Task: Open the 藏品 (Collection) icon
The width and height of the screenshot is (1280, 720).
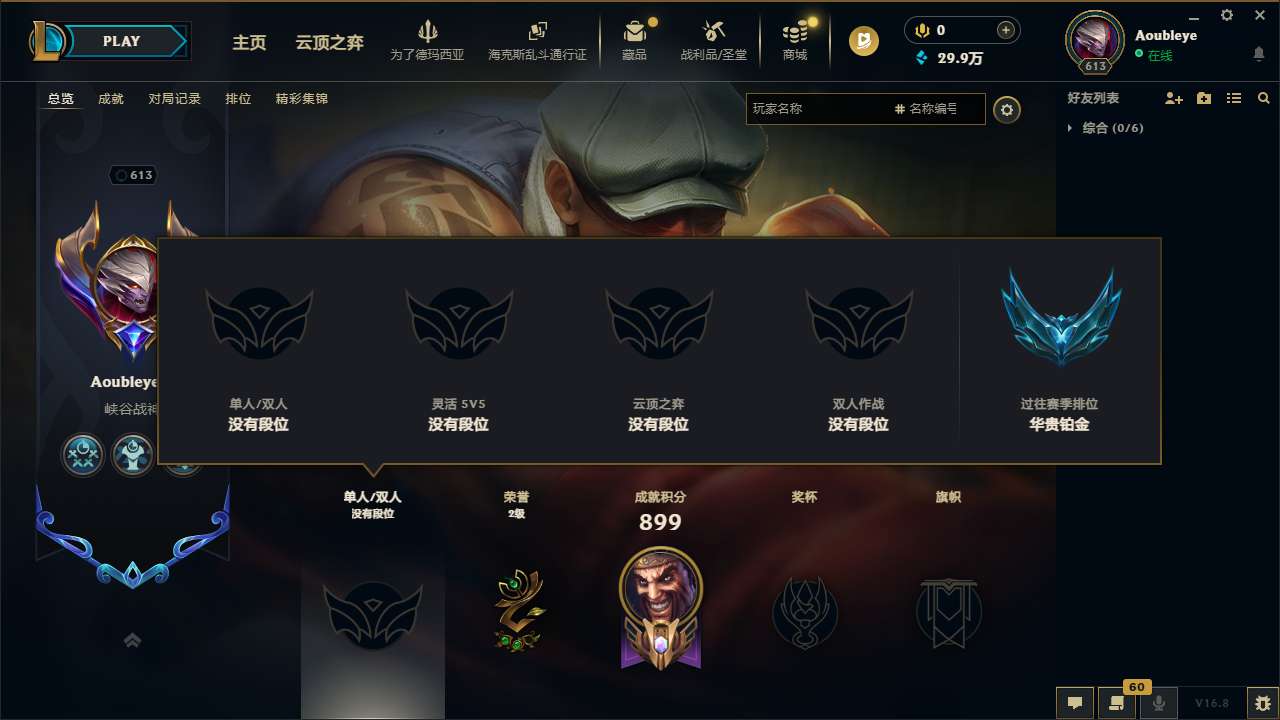Action: point(636,40)
